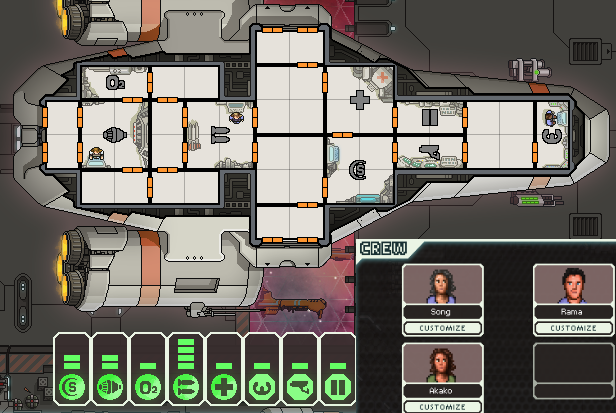Select the shields system icon
616x413 pixels.
pos(71,387)
